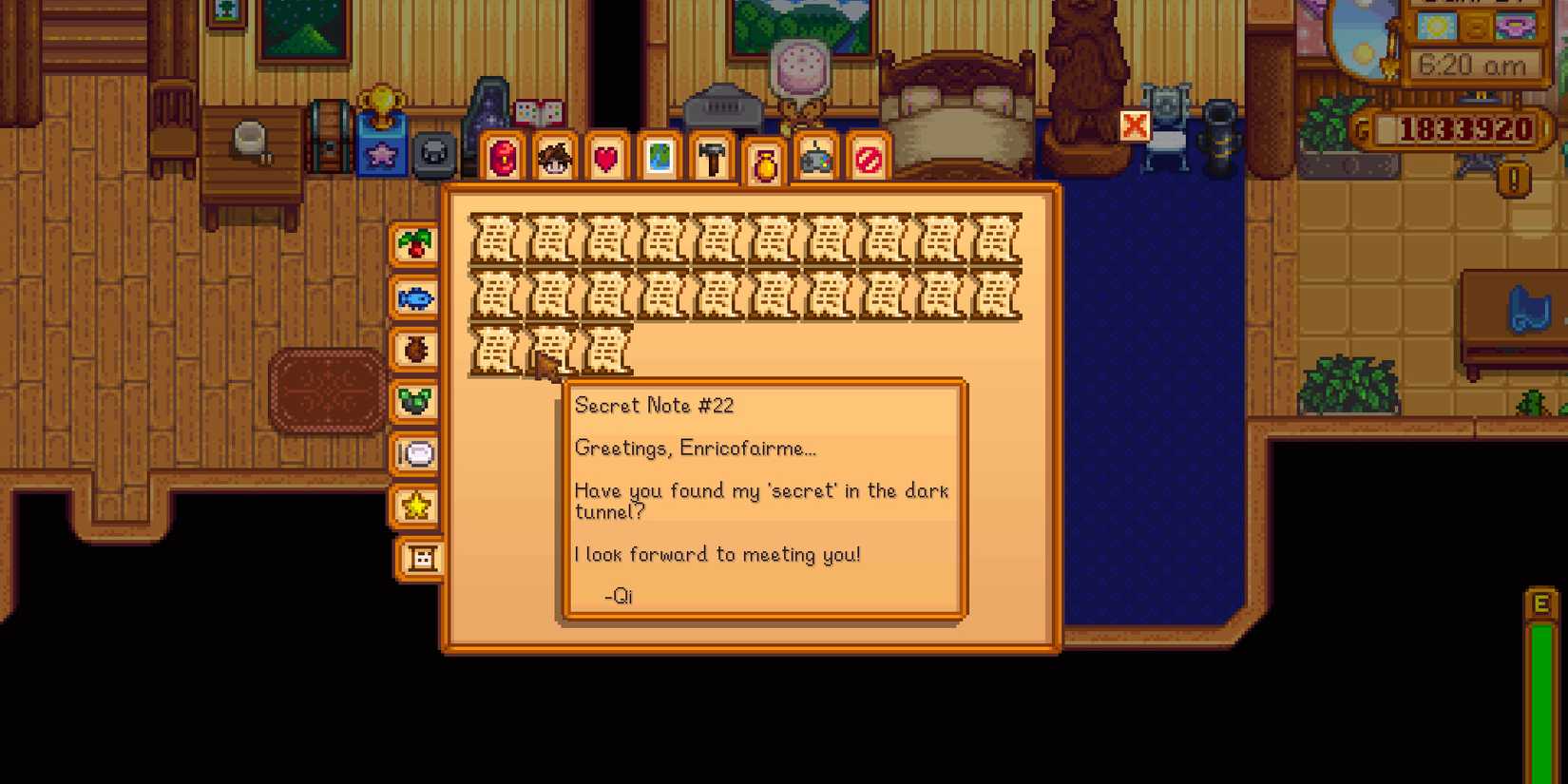
Task: Open the achievements star icon
Action: [415, 507]
